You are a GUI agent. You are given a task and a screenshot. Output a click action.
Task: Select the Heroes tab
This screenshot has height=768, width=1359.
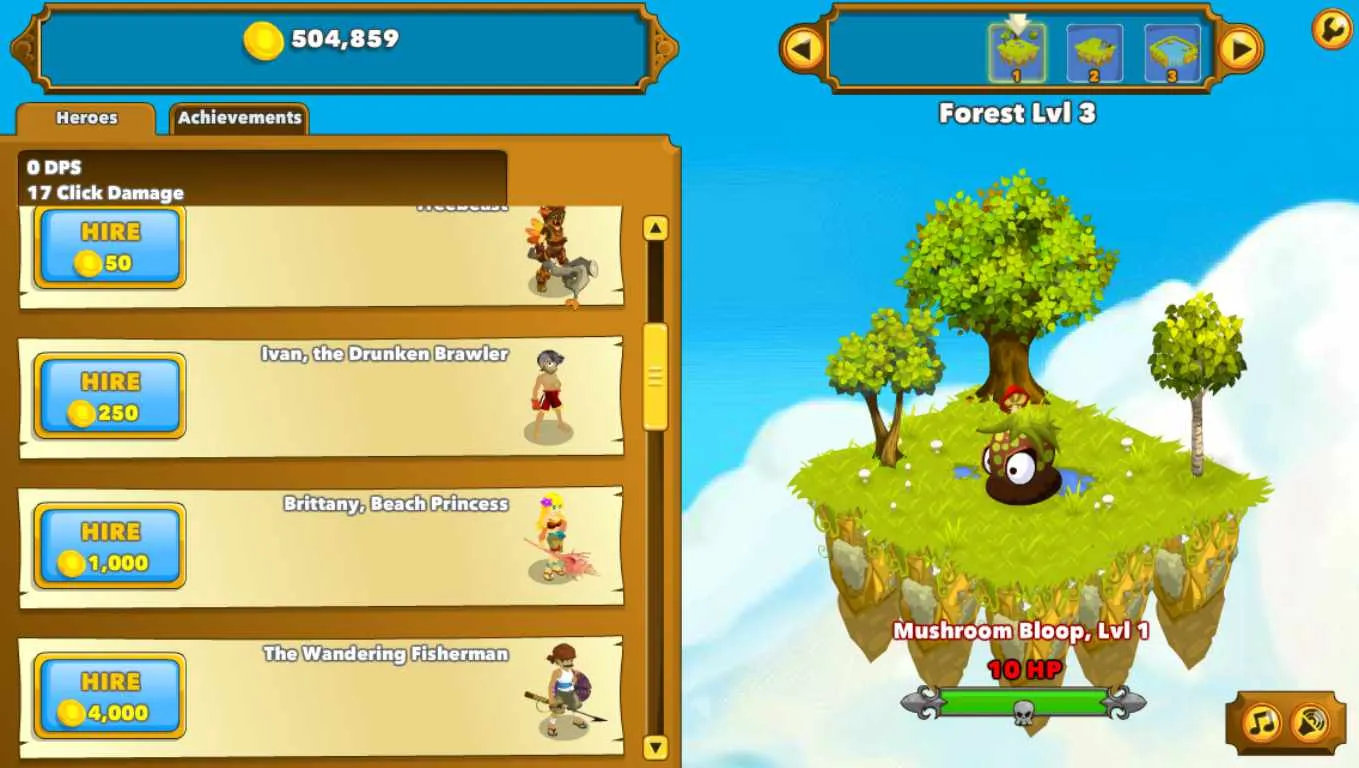pyautogui.click(x=88, y=118)
